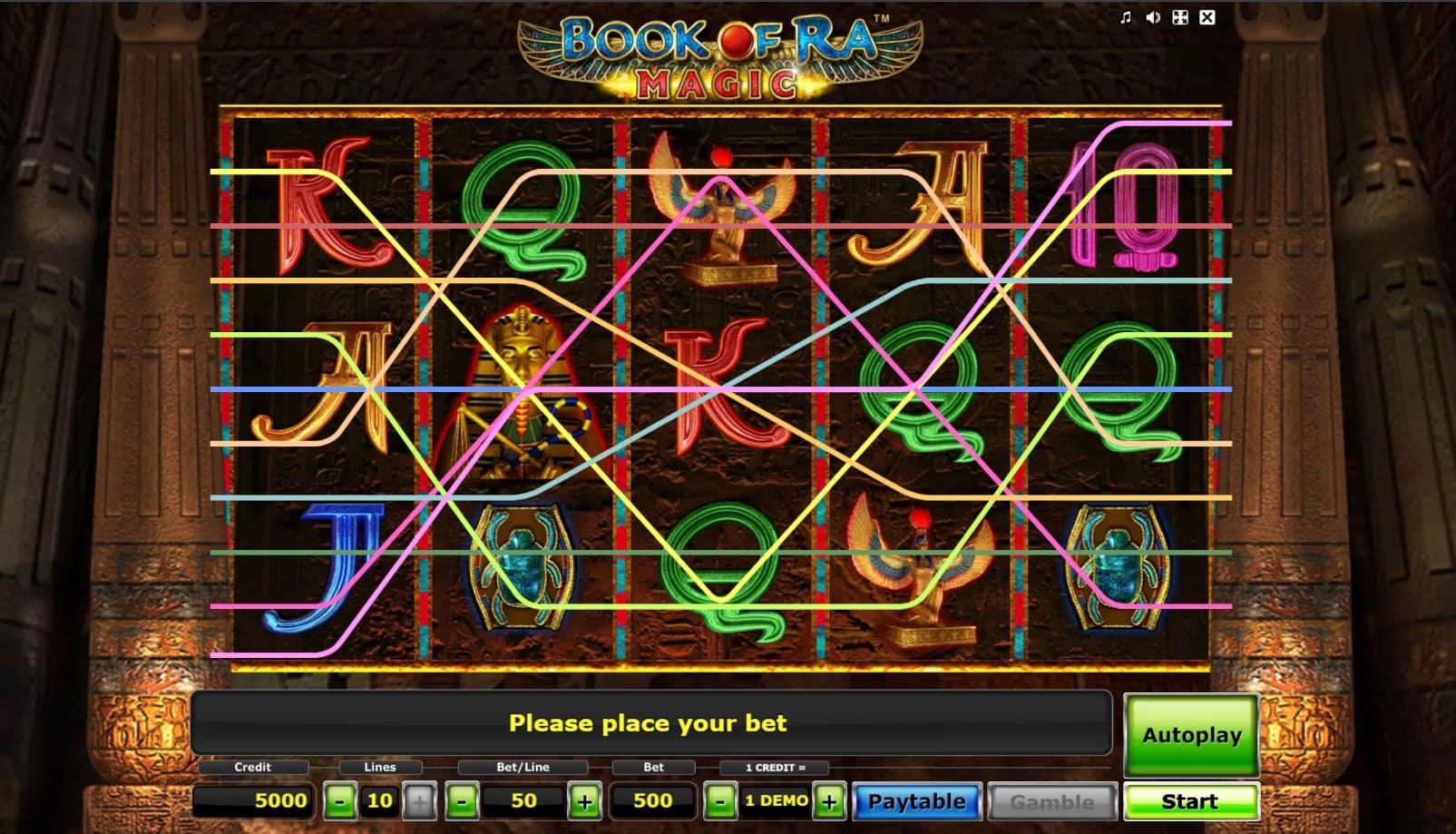Exit the game via the X icon
The height and width of the screenshot is (834, 1456).
point(1207,17)
